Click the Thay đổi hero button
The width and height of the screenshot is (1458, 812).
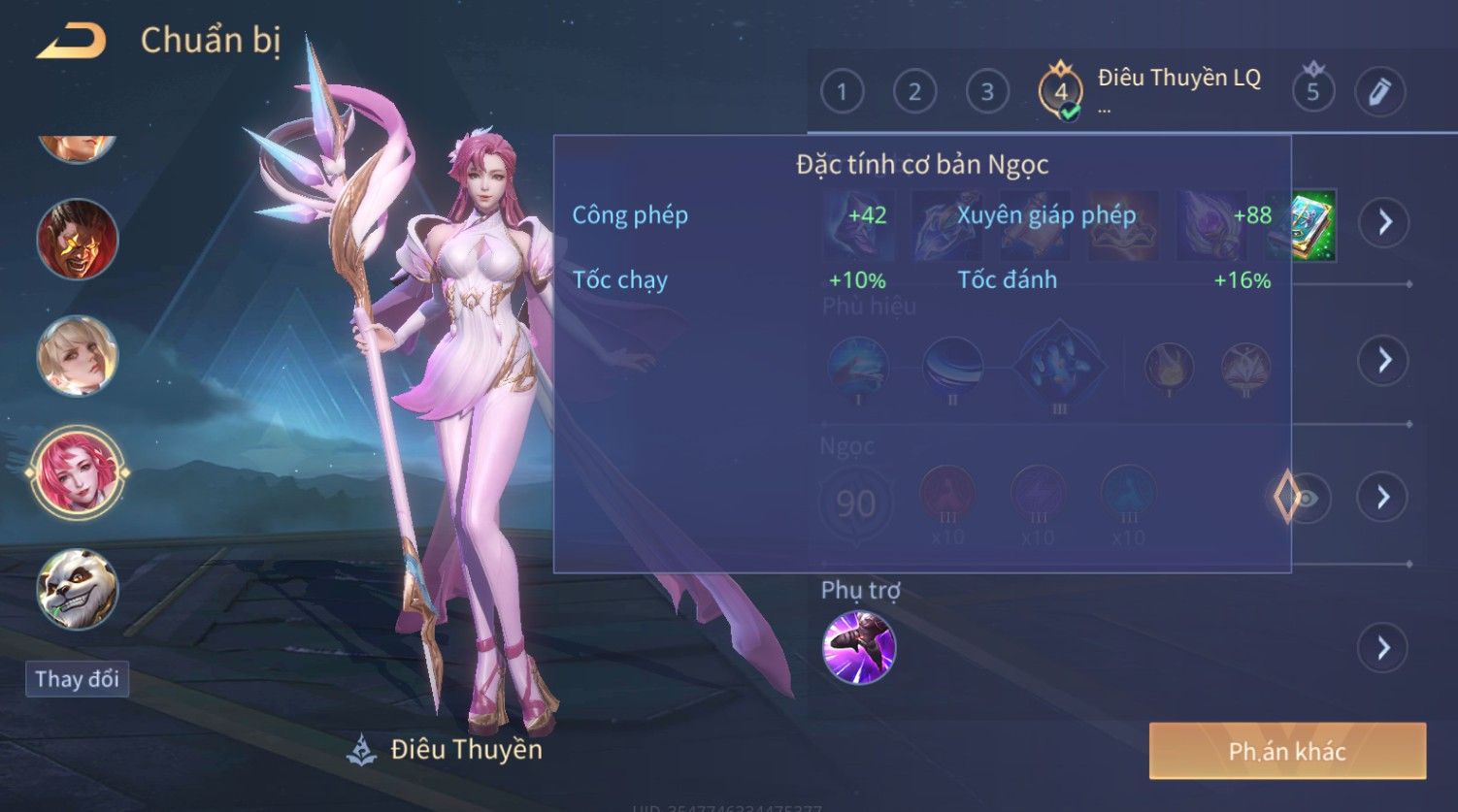[x=77, y=679]
